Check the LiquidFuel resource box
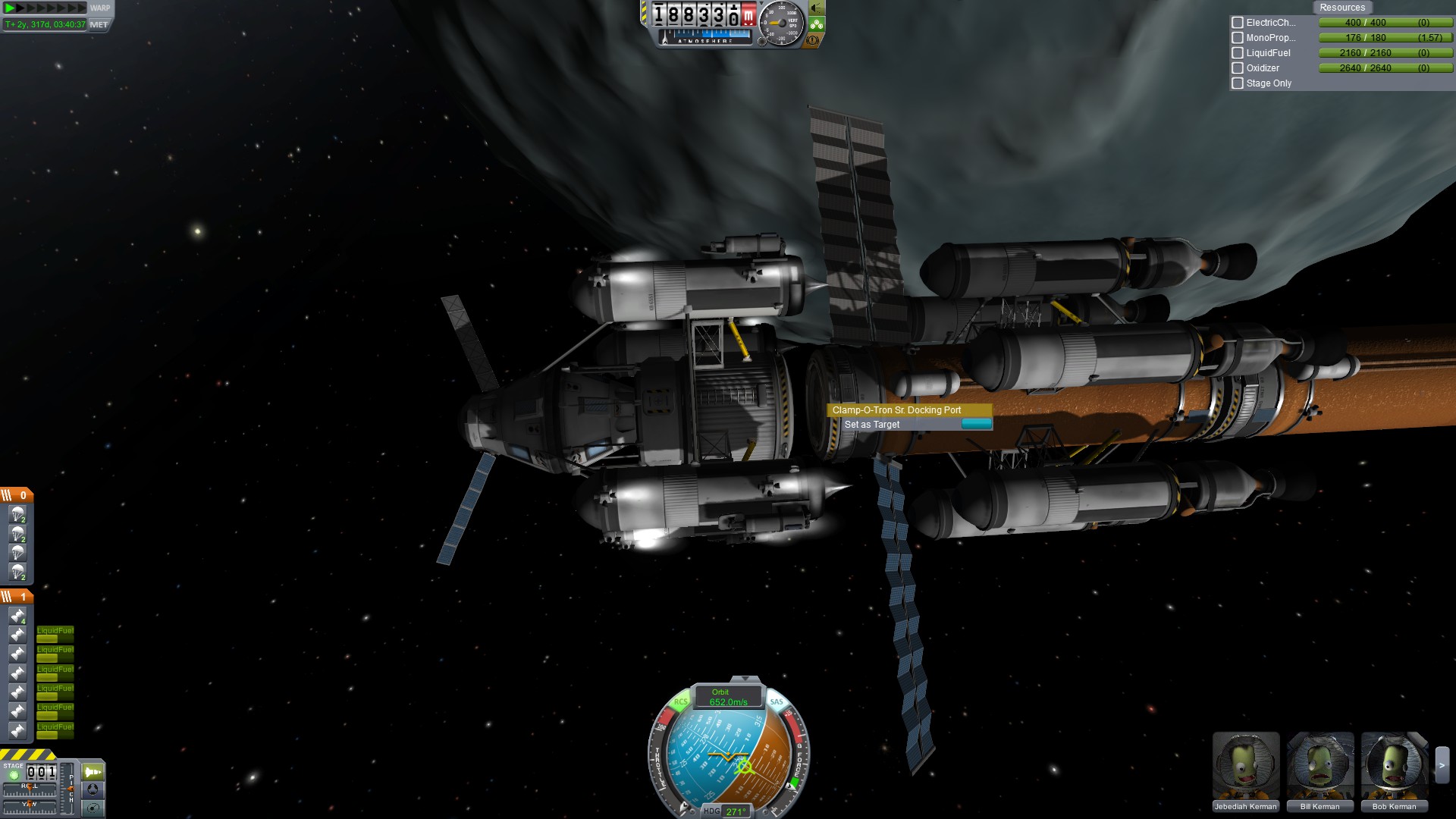Viewport: 1456px width, 819px height. tap(1238, 53)
